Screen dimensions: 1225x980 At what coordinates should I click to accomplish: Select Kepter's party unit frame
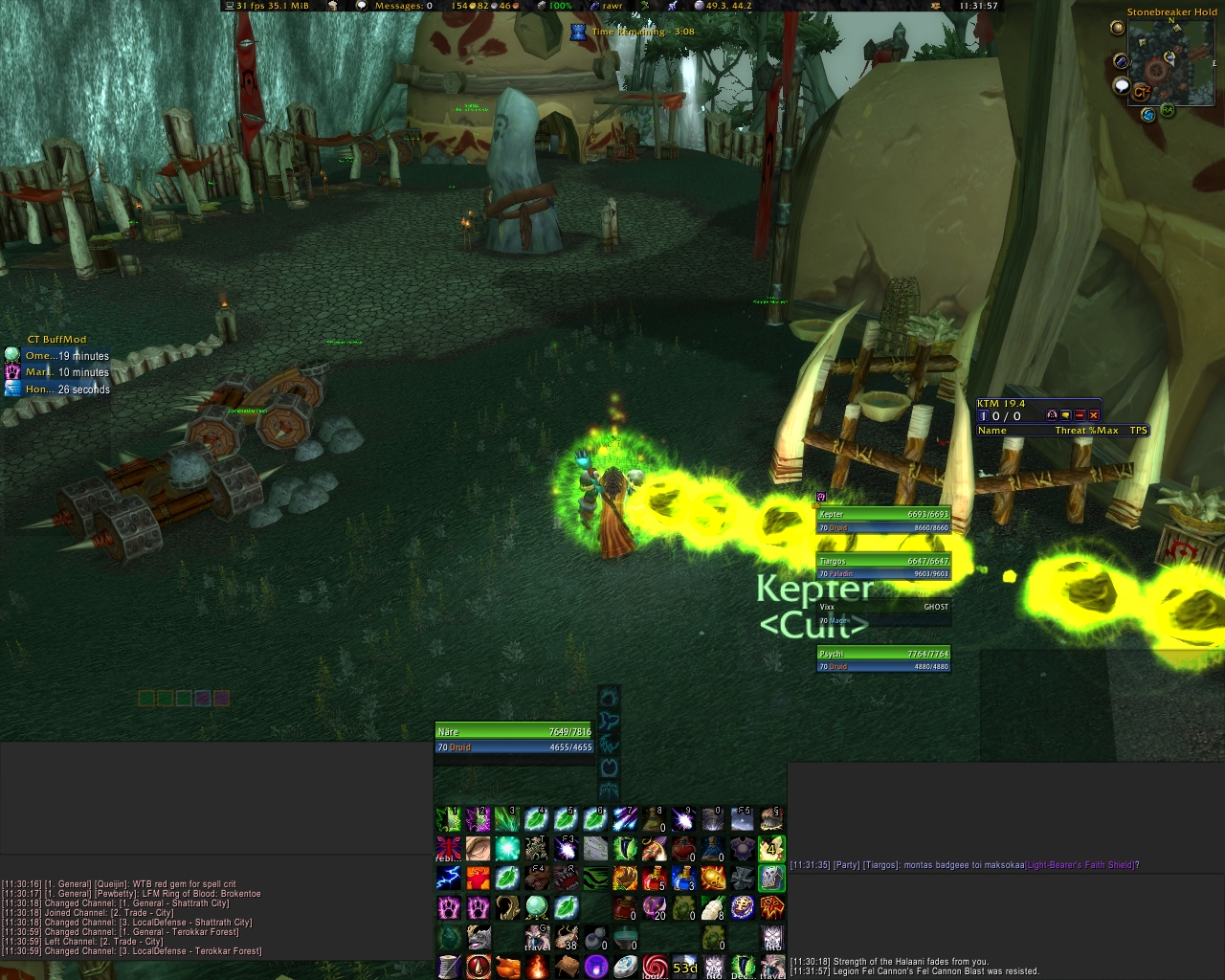tap(883, 521)
